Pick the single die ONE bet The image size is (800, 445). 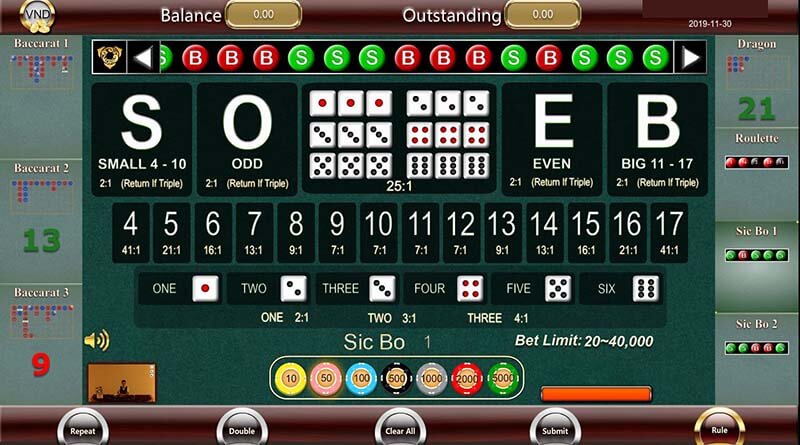coord(180,289)
